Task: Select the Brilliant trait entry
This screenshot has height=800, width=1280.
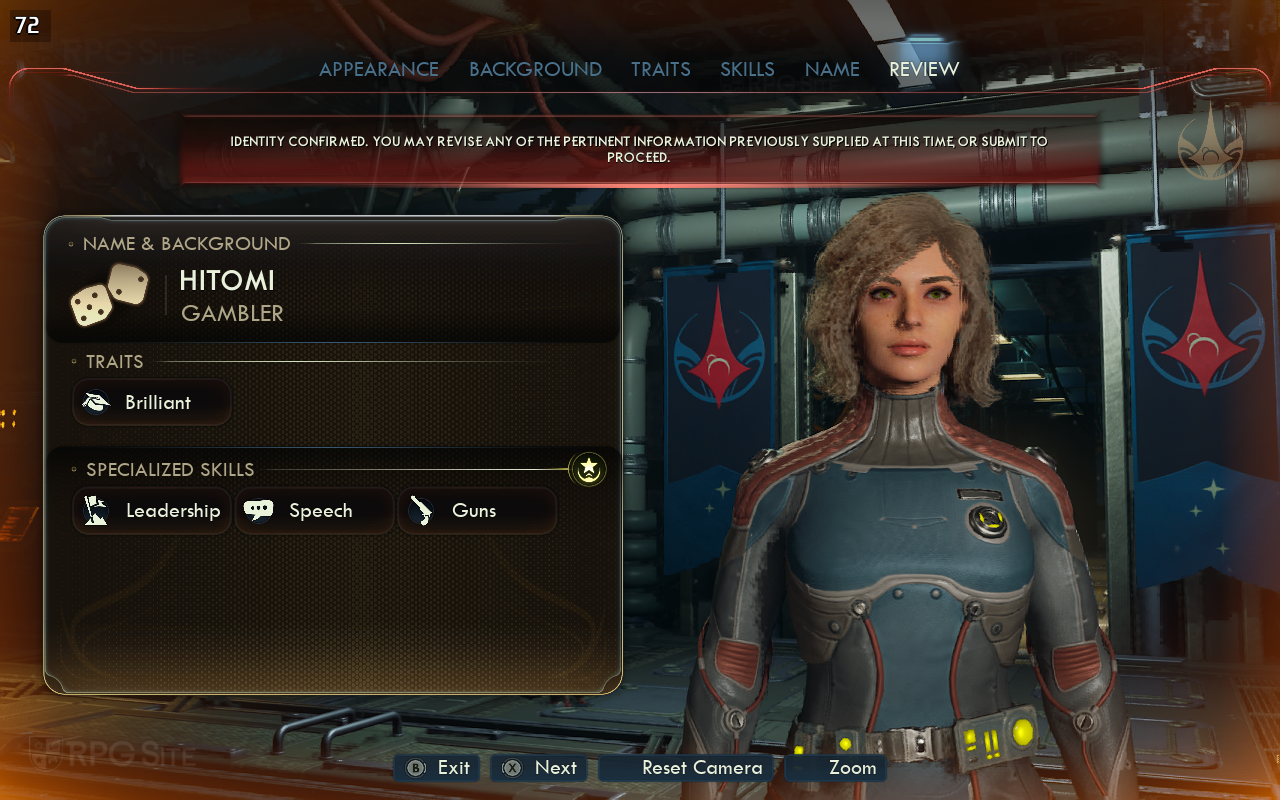Action: [152, 402]
